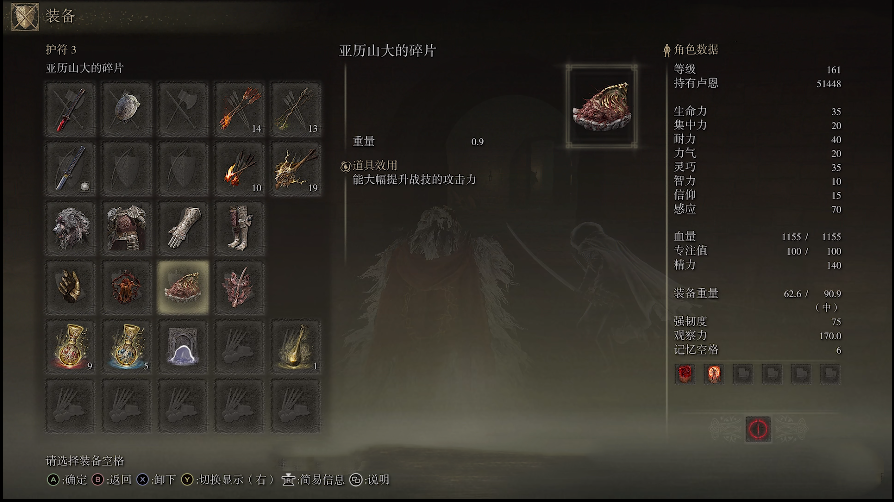Select the golden claw talisman slot
The width and height of the screenshot is (894, 502).
coord(70,287)
